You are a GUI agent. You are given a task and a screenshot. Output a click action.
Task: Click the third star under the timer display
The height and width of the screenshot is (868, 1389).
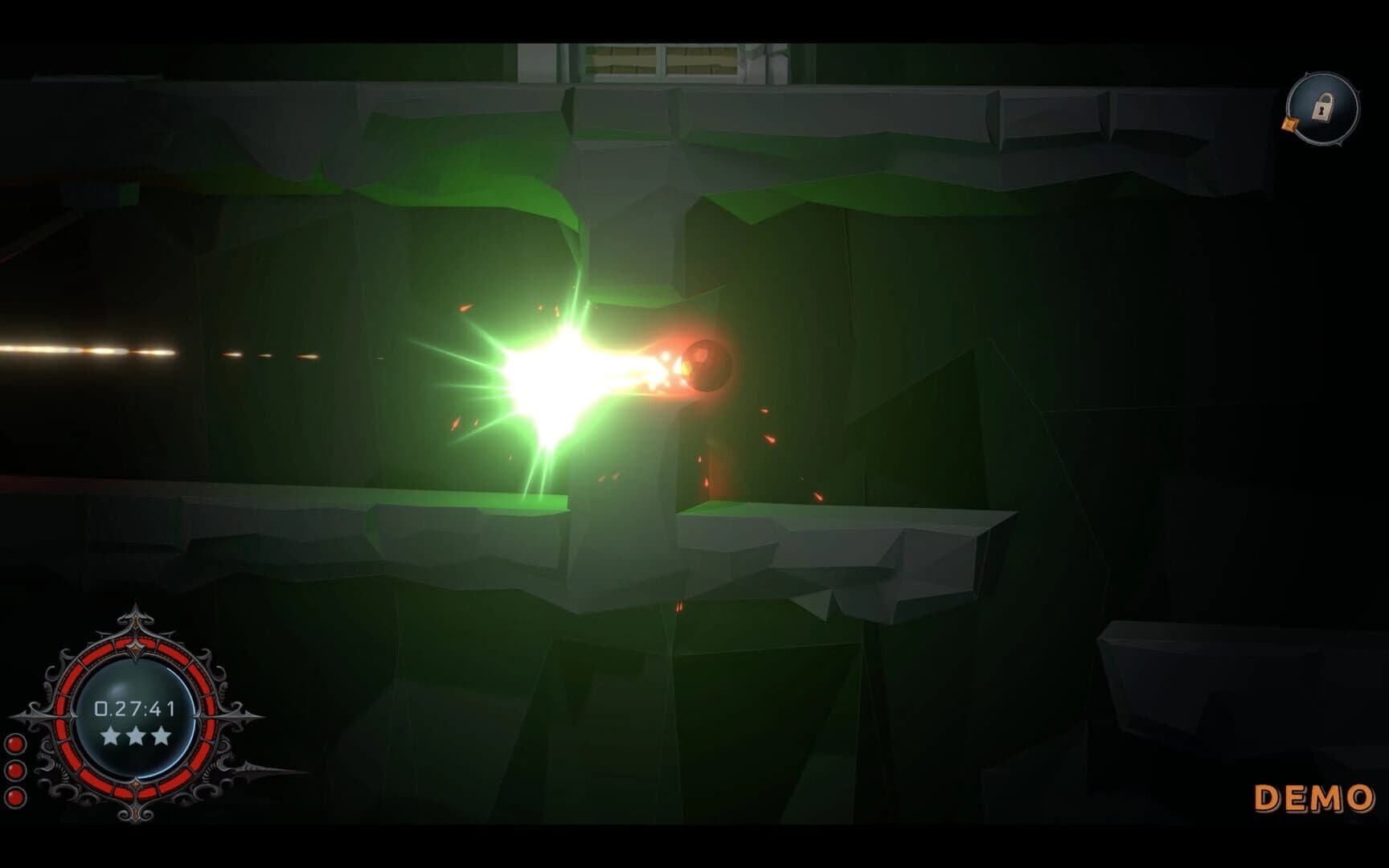[160, 736]
